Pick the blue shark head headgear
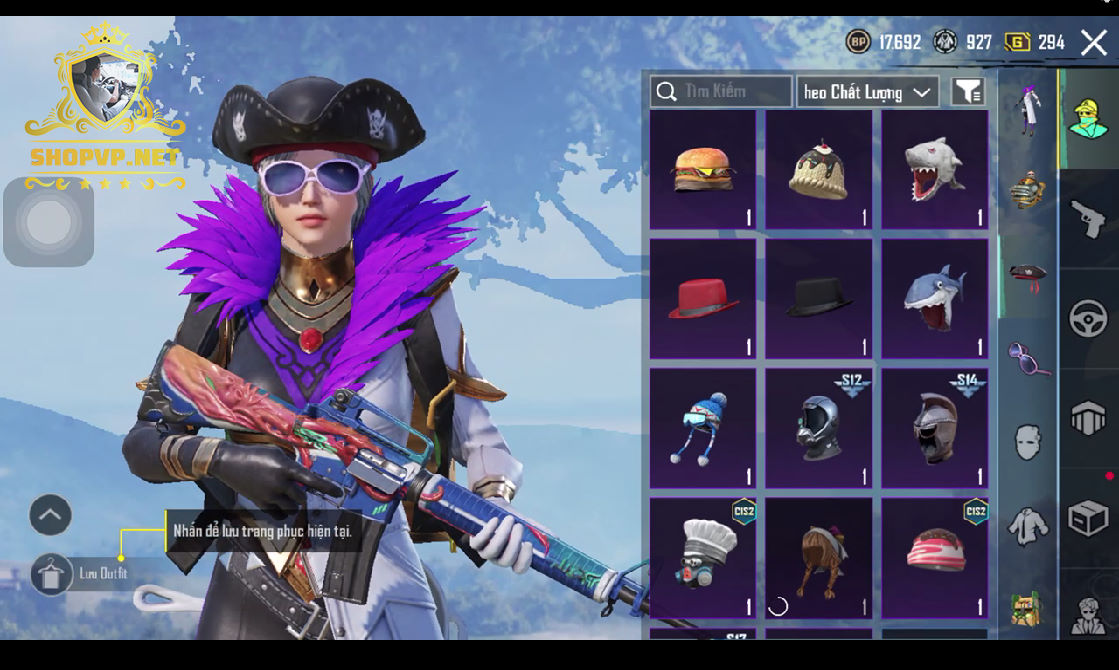This screenshot has width=1119, height=670. pos(934,298)
